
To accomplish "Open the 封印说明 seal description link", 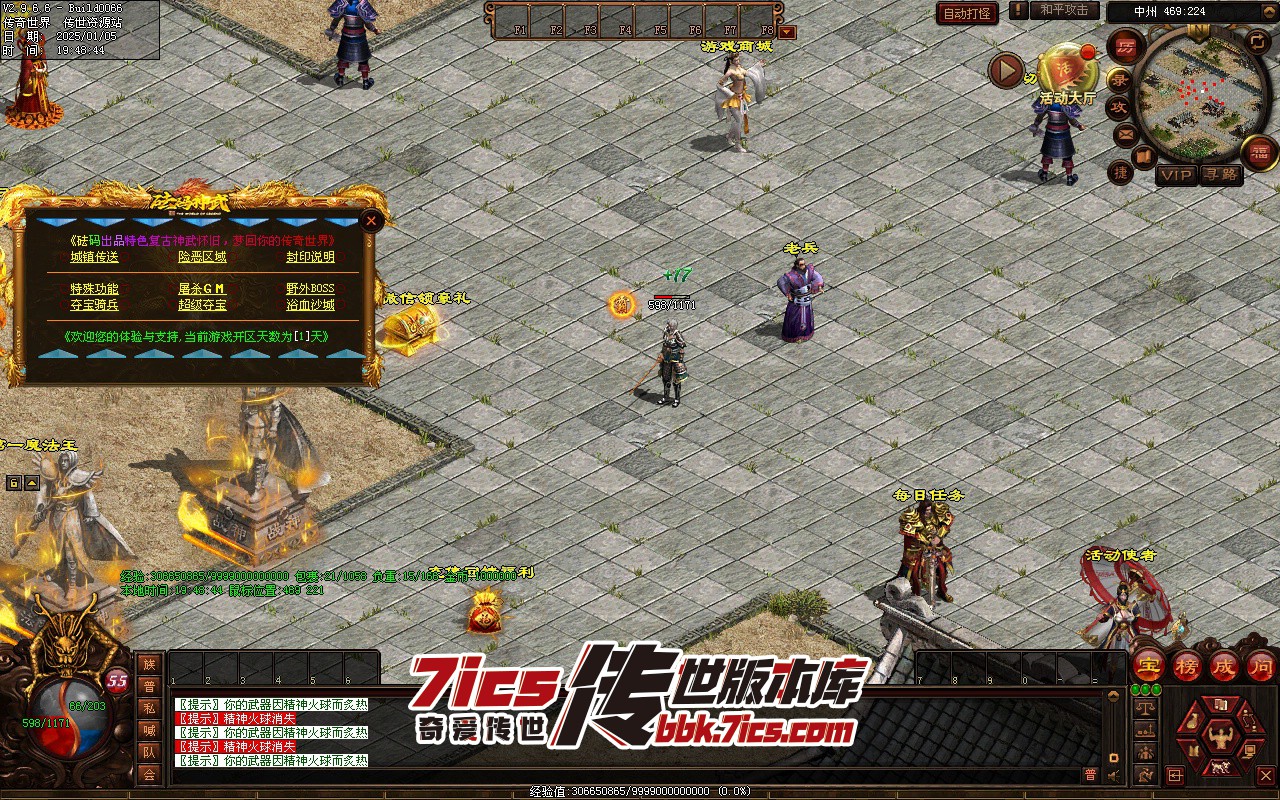I will (310, 257).
